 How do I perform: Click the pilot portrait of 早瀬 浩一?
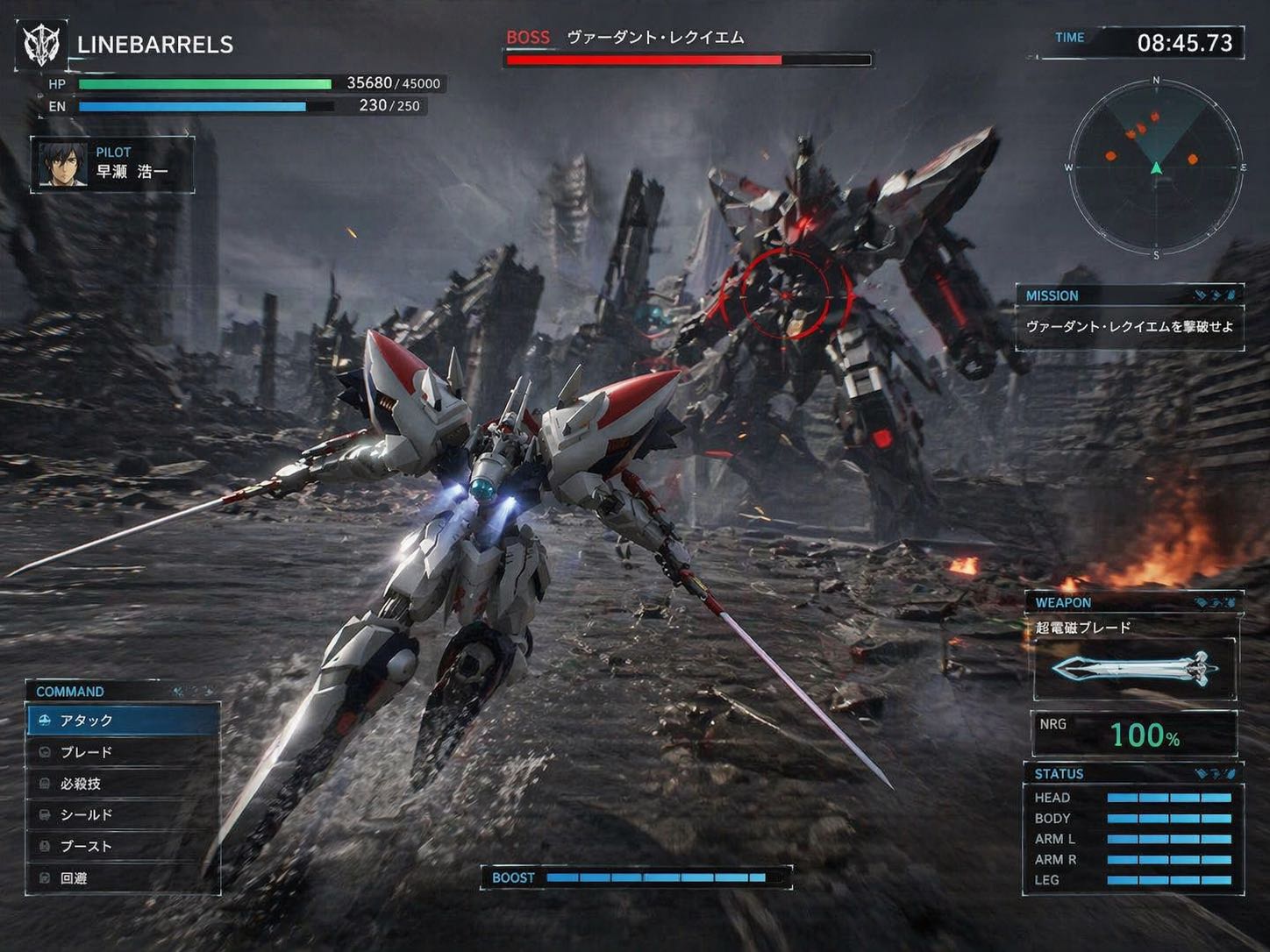coord(63,164)
